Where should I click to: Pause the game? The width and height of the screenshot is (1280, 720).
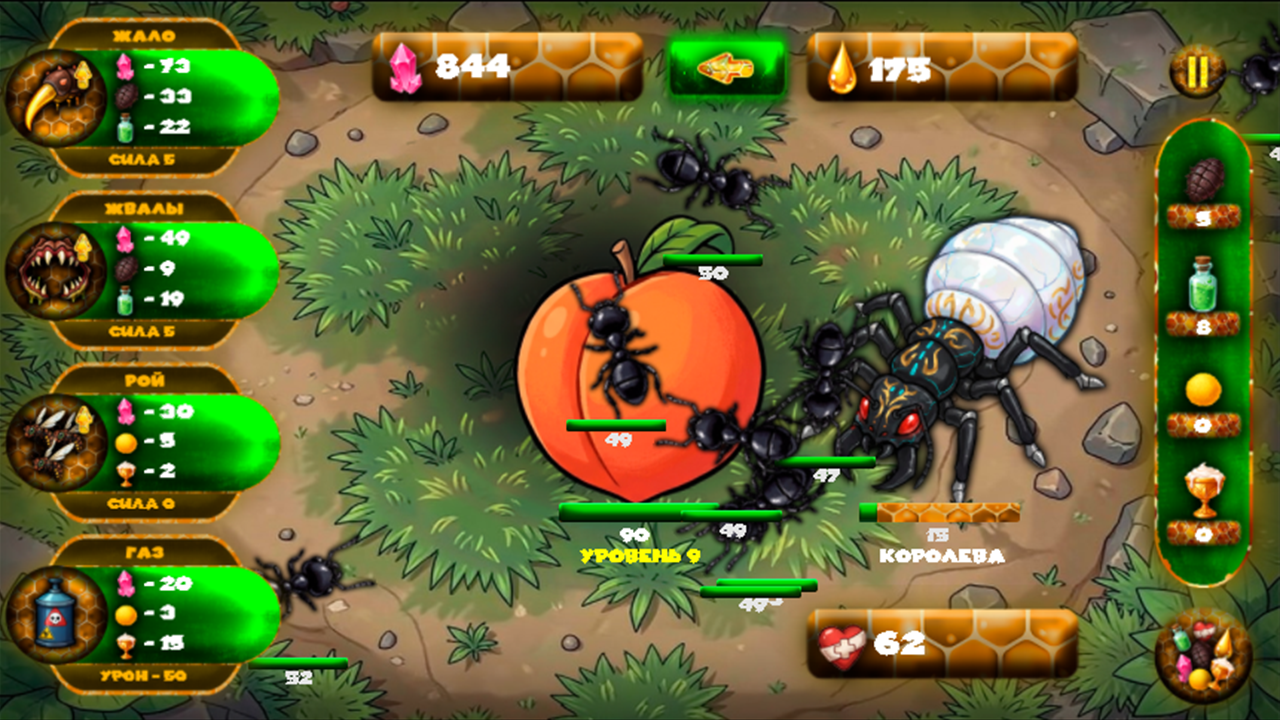coord(1197,72)
